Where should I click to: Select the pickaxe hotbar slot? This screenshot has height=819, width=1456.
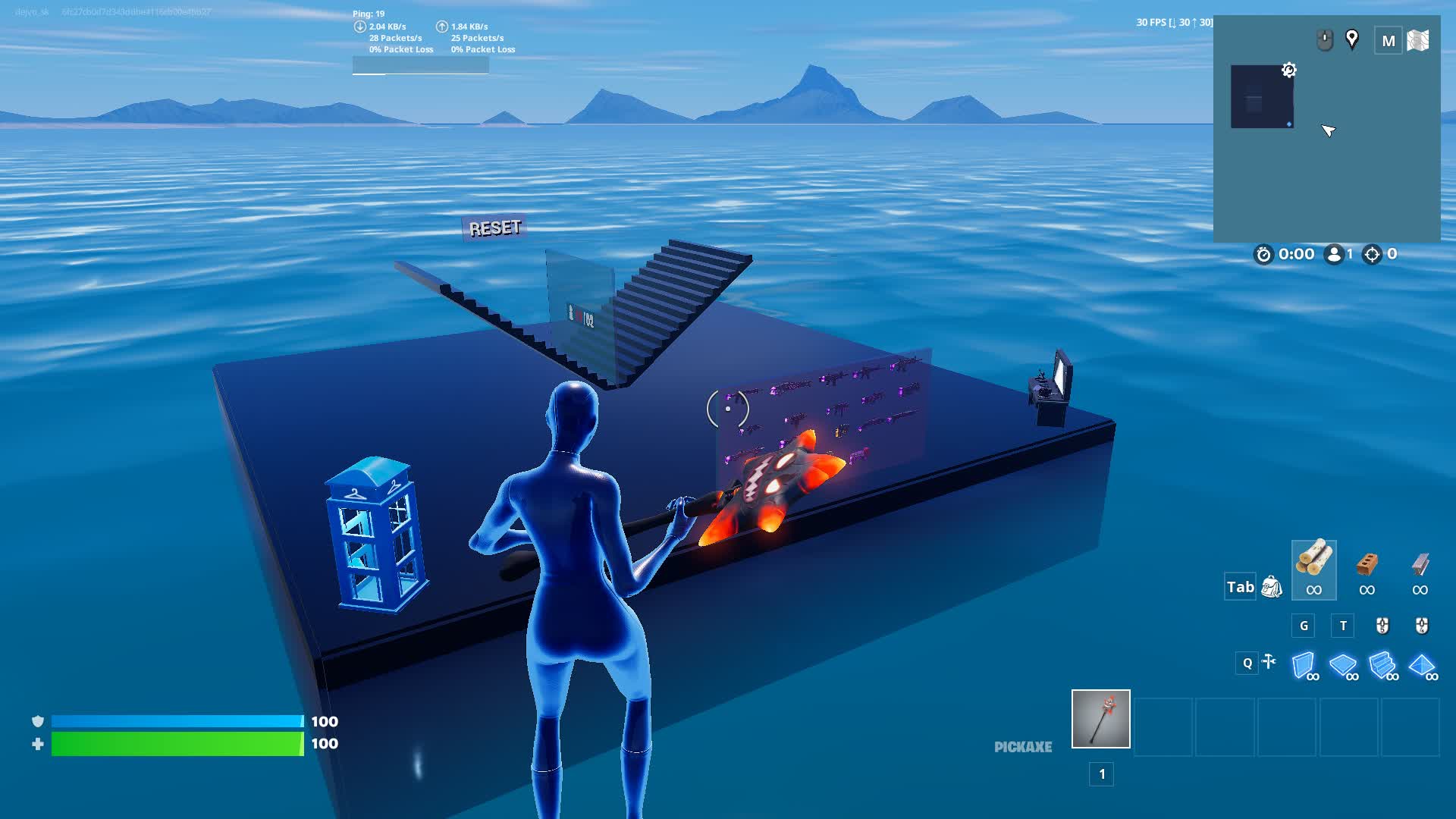click(1100, 719)
